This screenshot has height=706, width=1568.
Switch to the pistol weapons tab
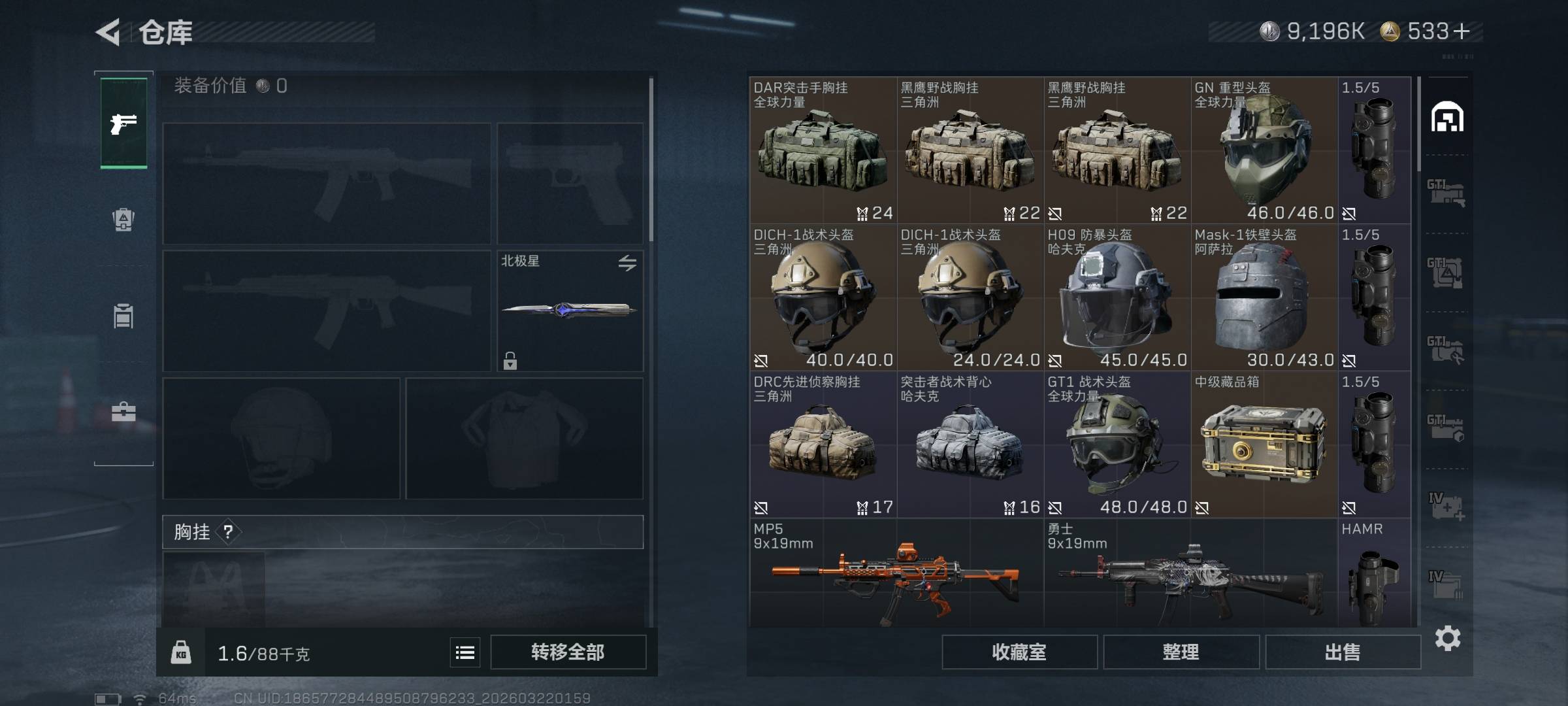(x=123, y=123)
